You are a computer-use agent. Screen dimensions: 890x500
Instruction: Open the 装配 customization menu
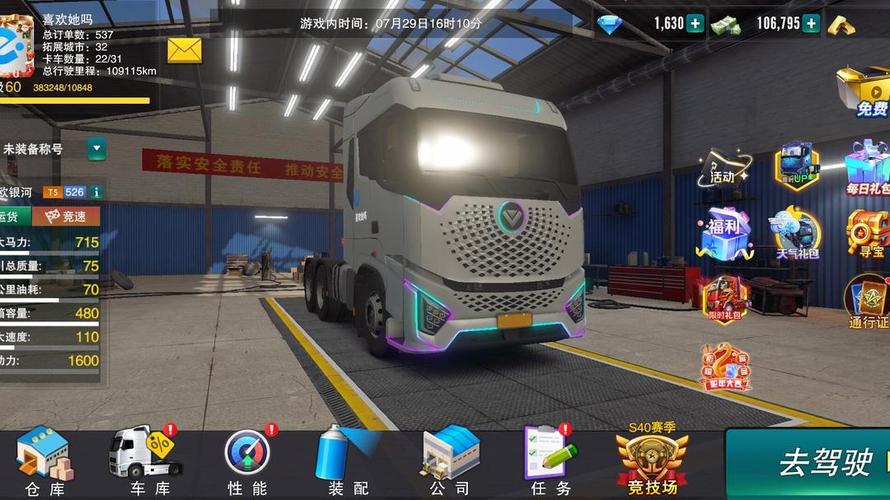[347, 462]
